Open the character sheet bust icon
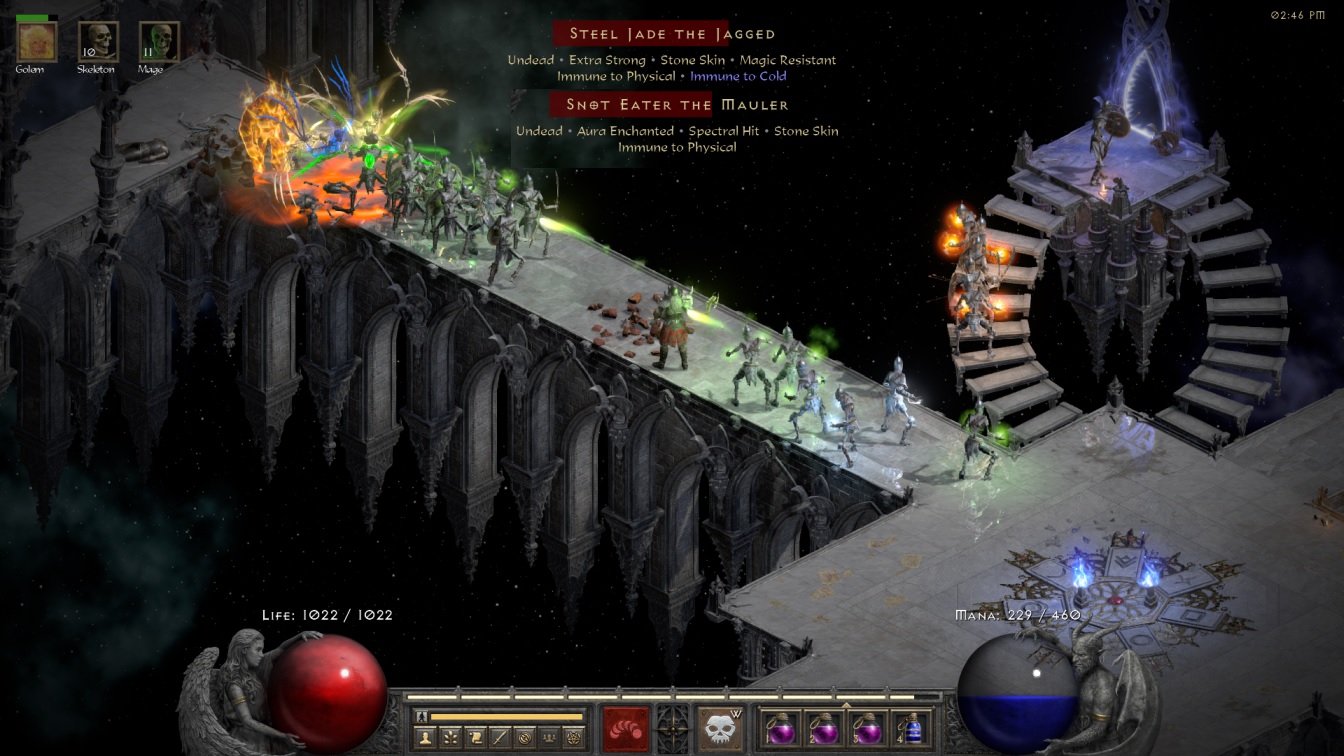The image size is (1344, 756). (x=426, y=737)
